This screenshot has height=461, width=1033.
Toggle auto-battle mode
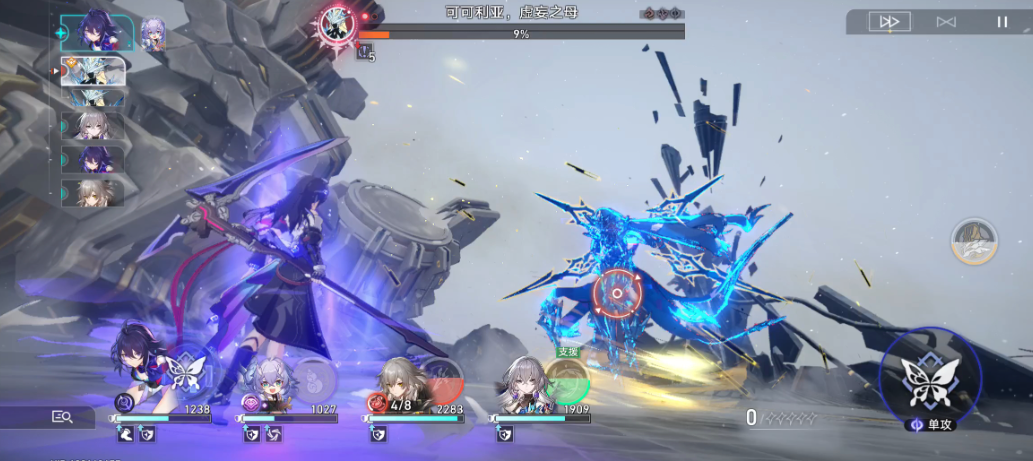point(945,21)
